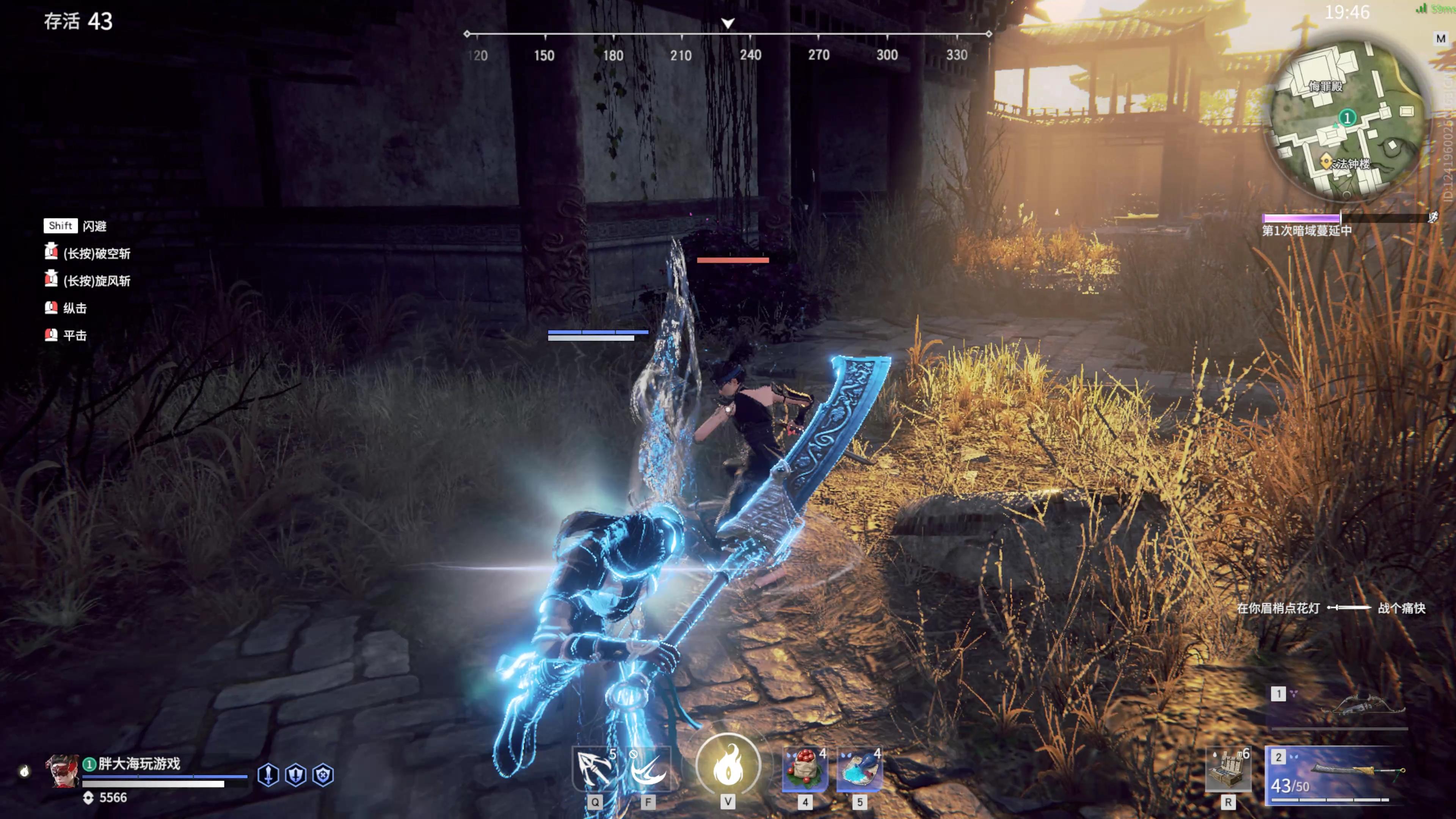
Task: Inspect the shield-with-cross hexagon buff icon
Action: pyautogui.click(x=323, y=774)
